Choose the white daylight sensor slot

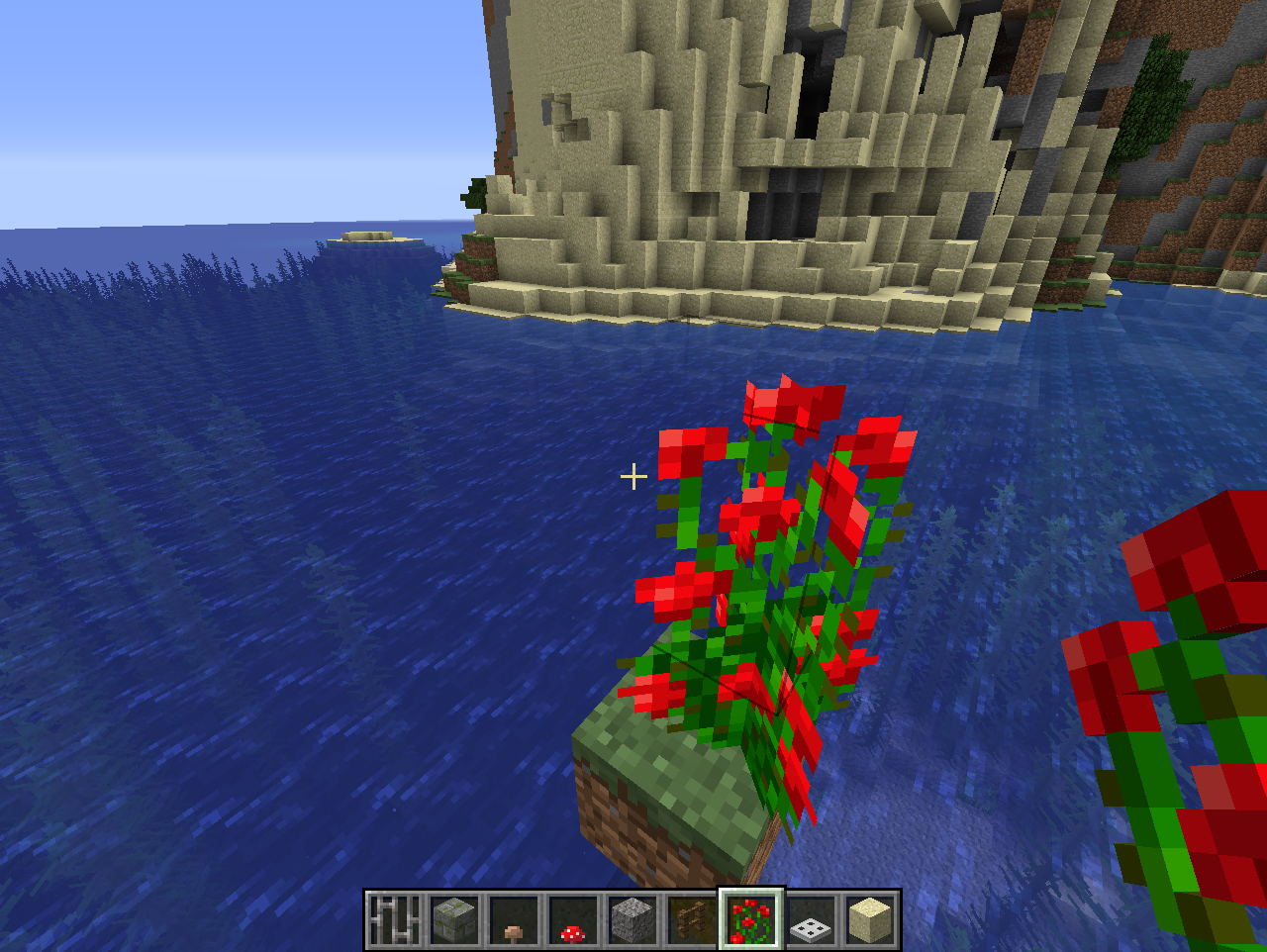(812, 919)
